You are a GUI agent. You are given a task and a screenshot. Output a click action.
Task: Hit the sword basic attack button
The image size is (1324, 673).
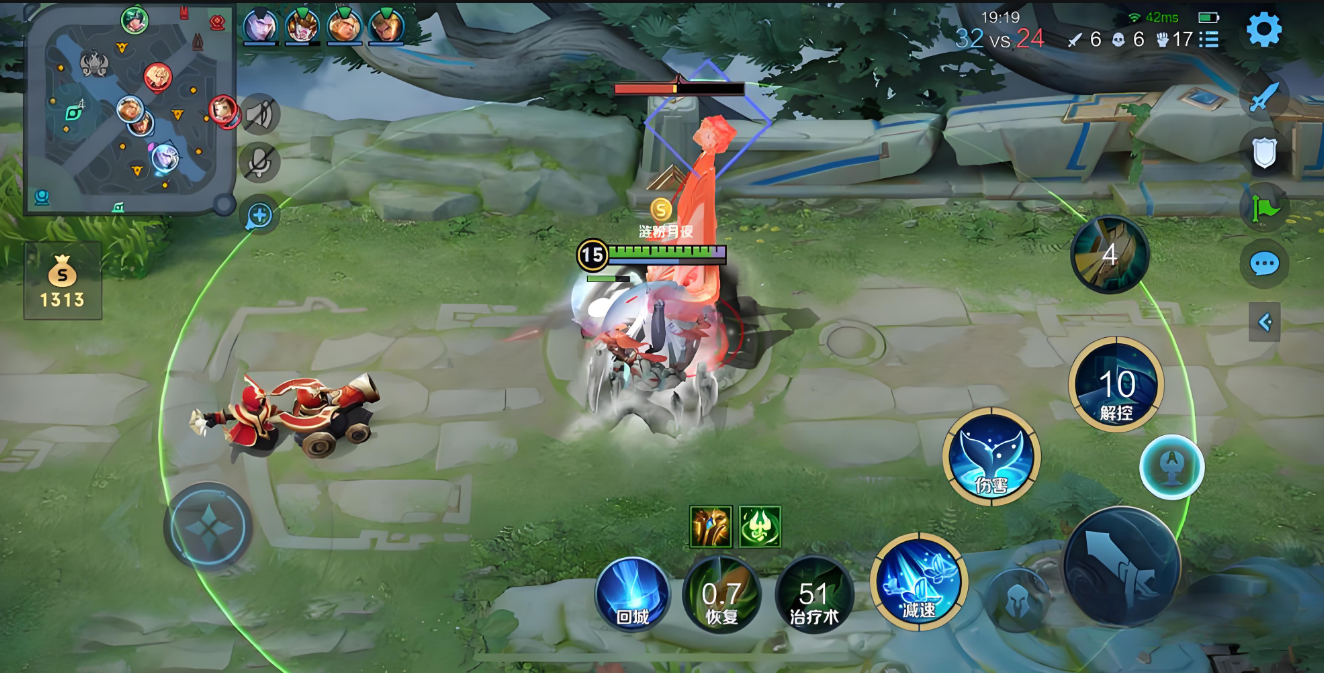[1121, 566]
